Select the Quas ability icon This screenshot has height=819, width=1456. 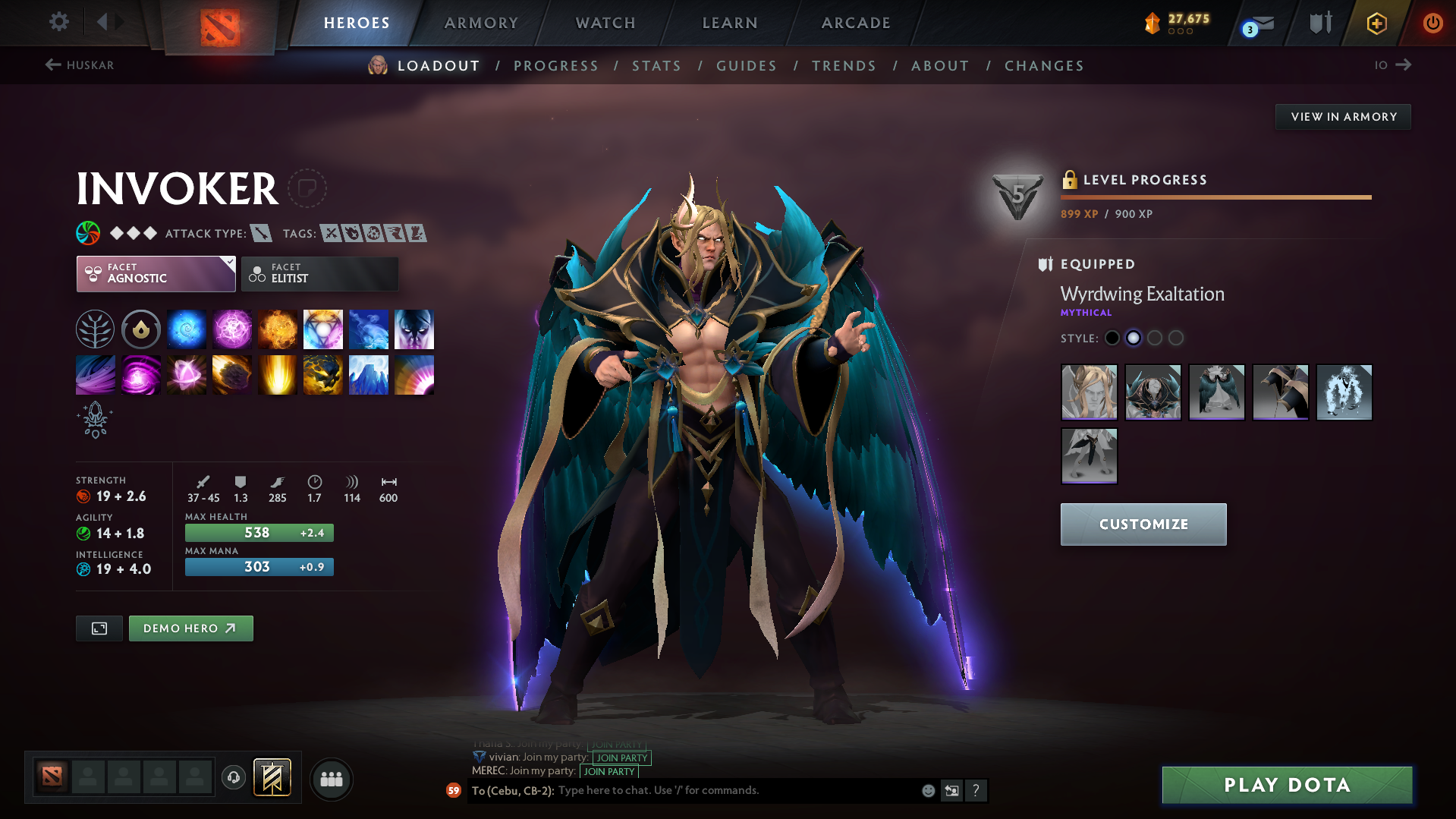[186, 329]
